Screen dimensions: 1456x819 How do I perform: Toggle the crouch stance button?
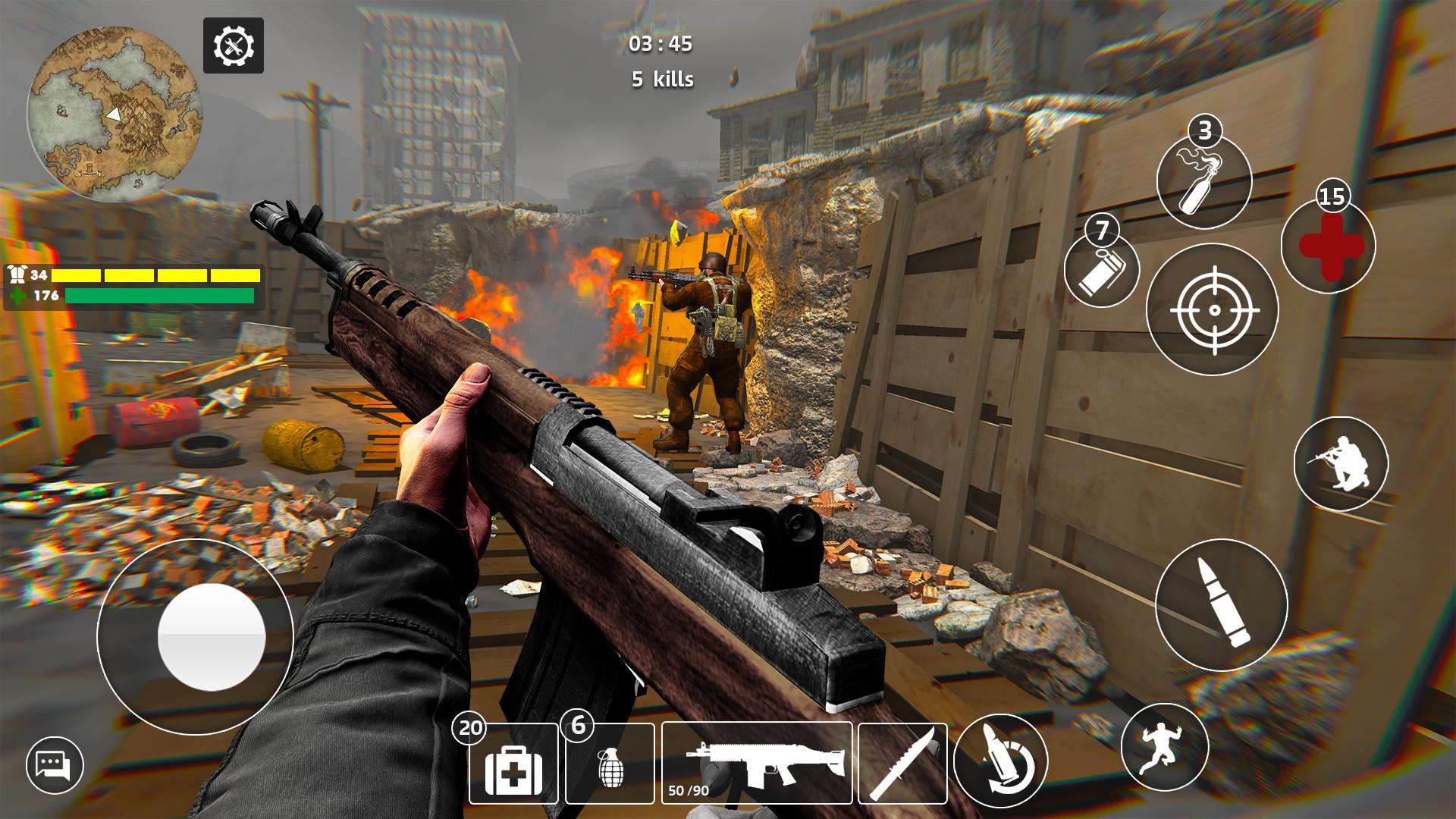tap(1341, 463)
